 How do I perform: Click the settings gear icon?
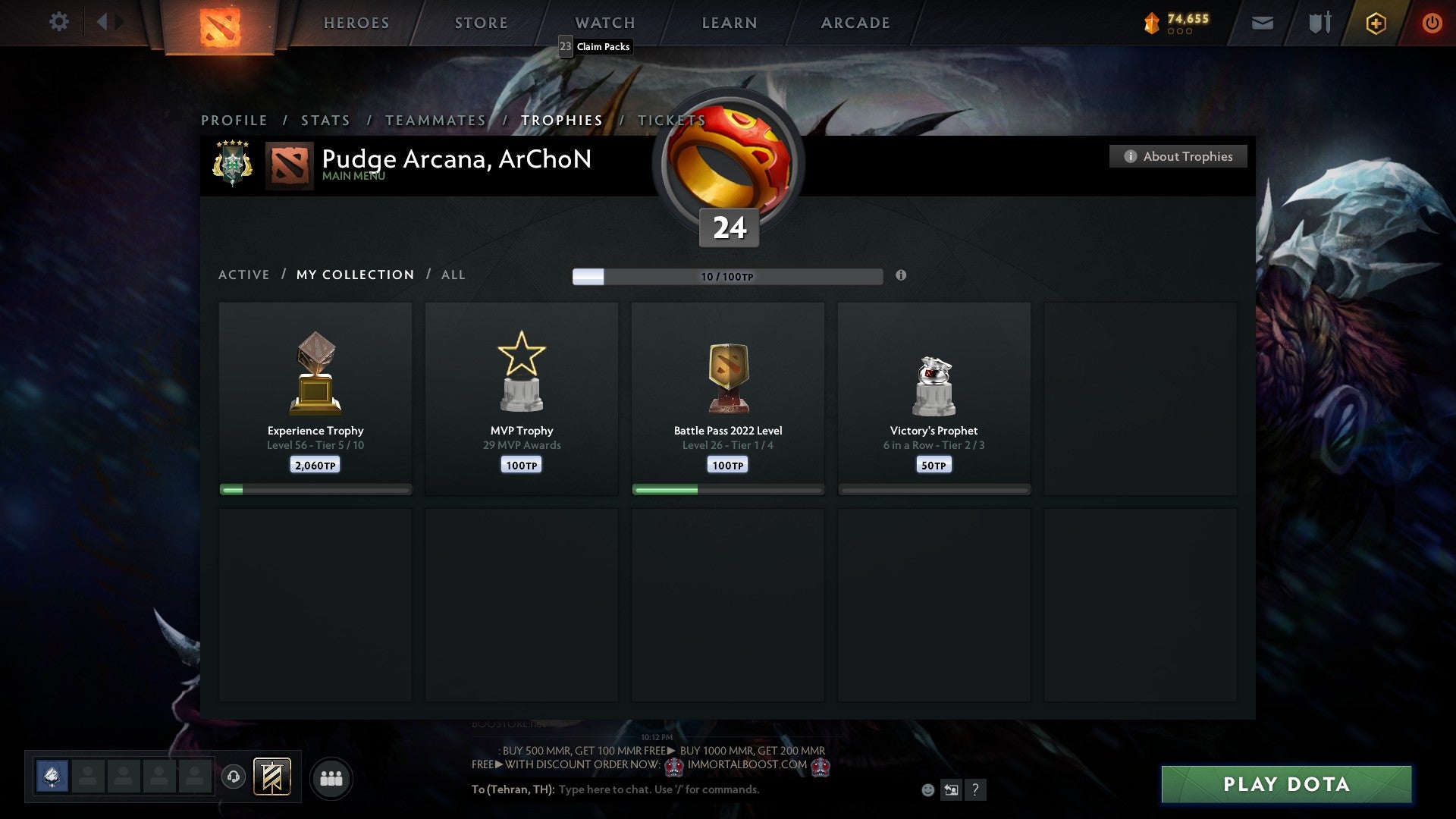point(59,23)
